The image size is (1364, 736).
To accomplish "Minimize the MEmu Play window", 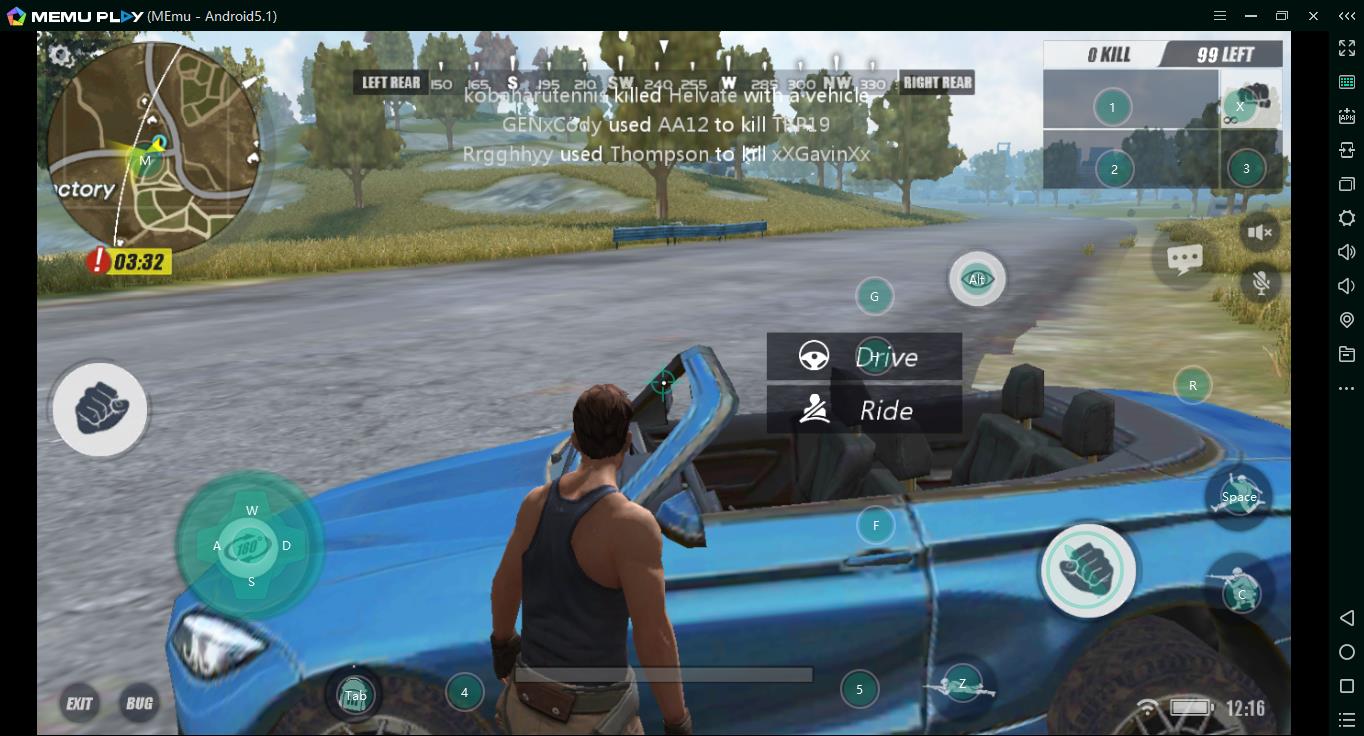I will [1251, 16].
